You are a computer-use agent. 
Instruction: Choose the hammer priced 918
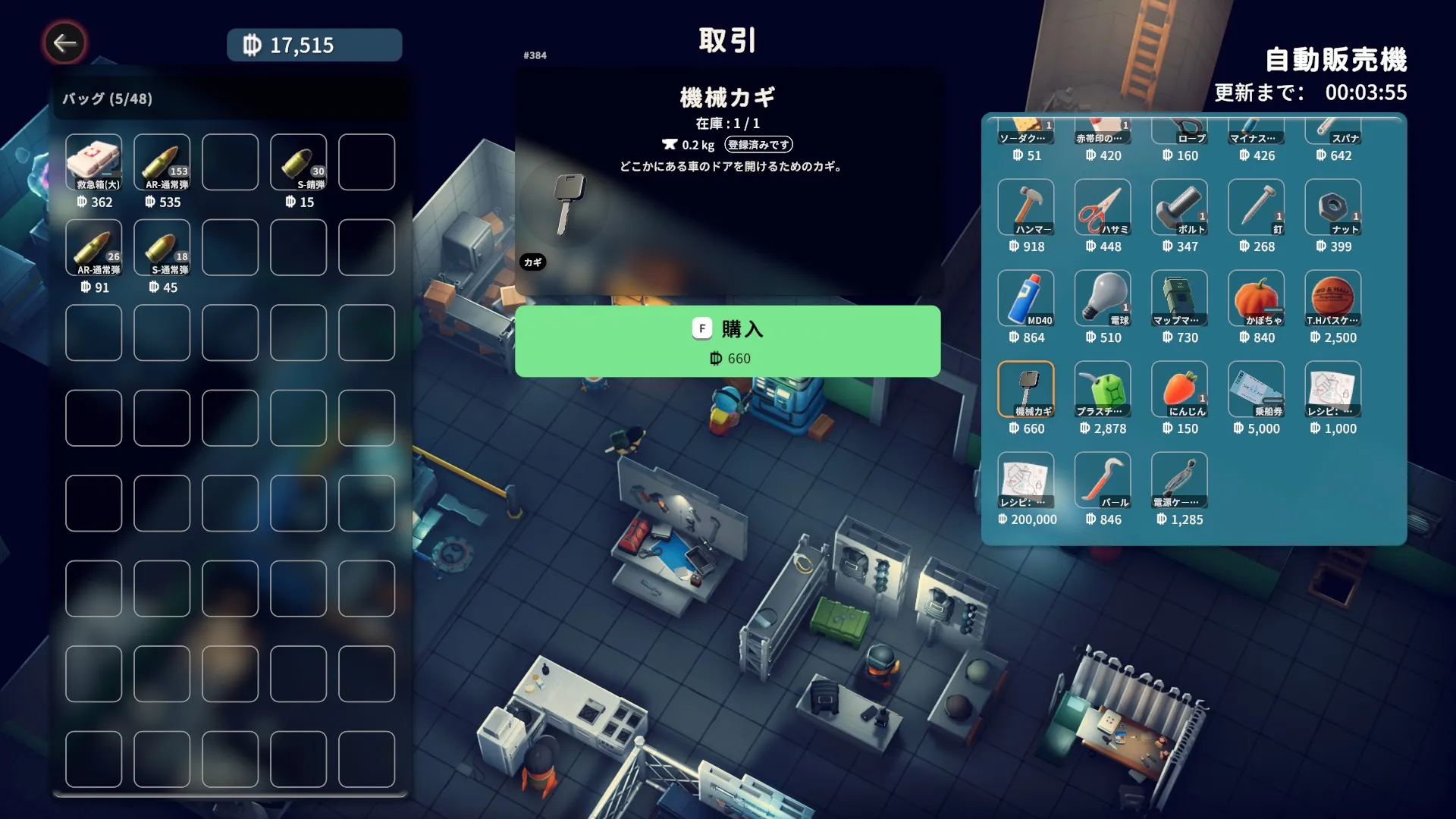[1025, 207]
